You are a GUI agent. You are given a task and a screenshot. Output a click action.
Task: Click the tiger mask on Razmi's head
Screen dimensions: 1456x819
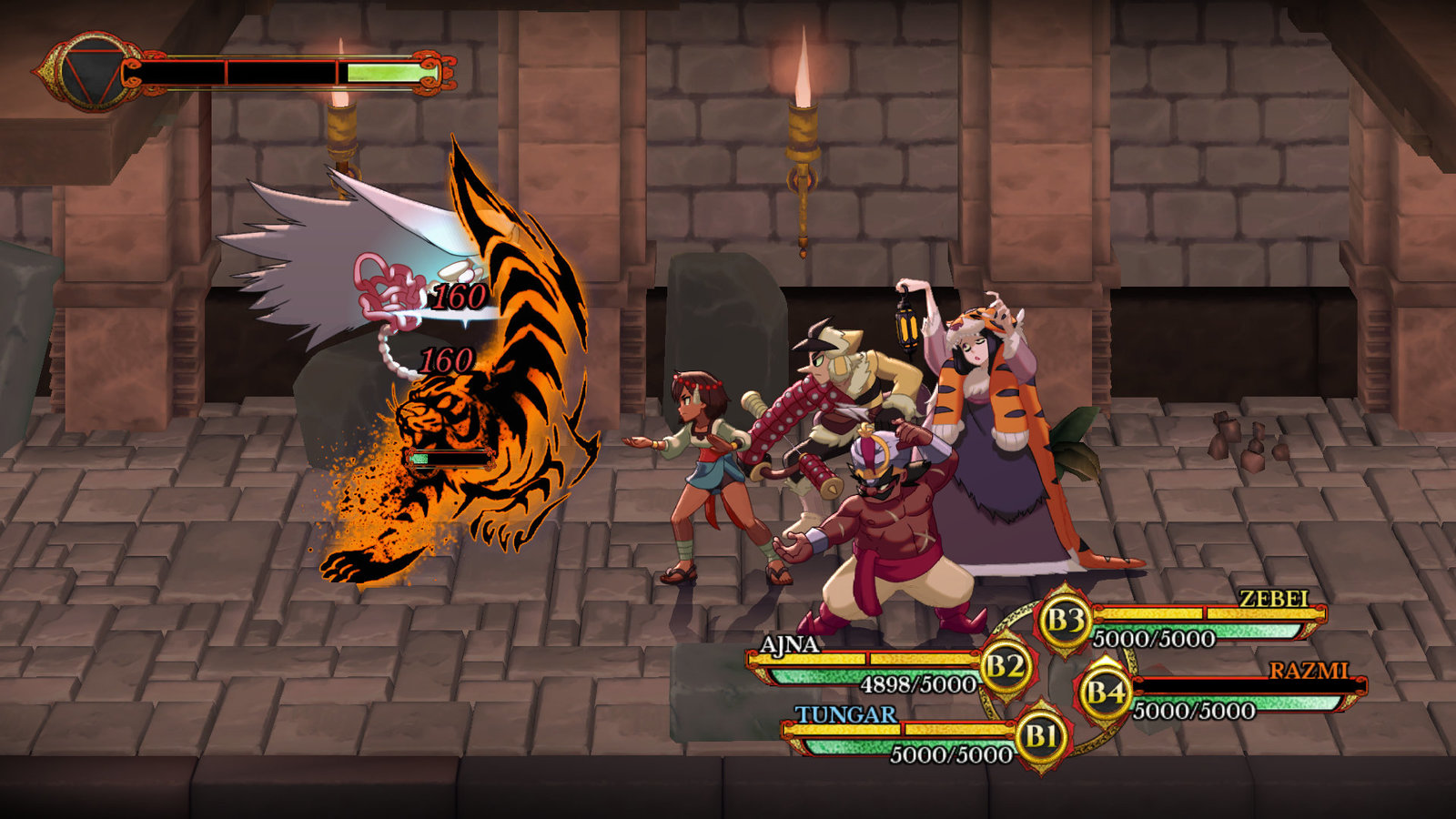[x=983, y=318]
